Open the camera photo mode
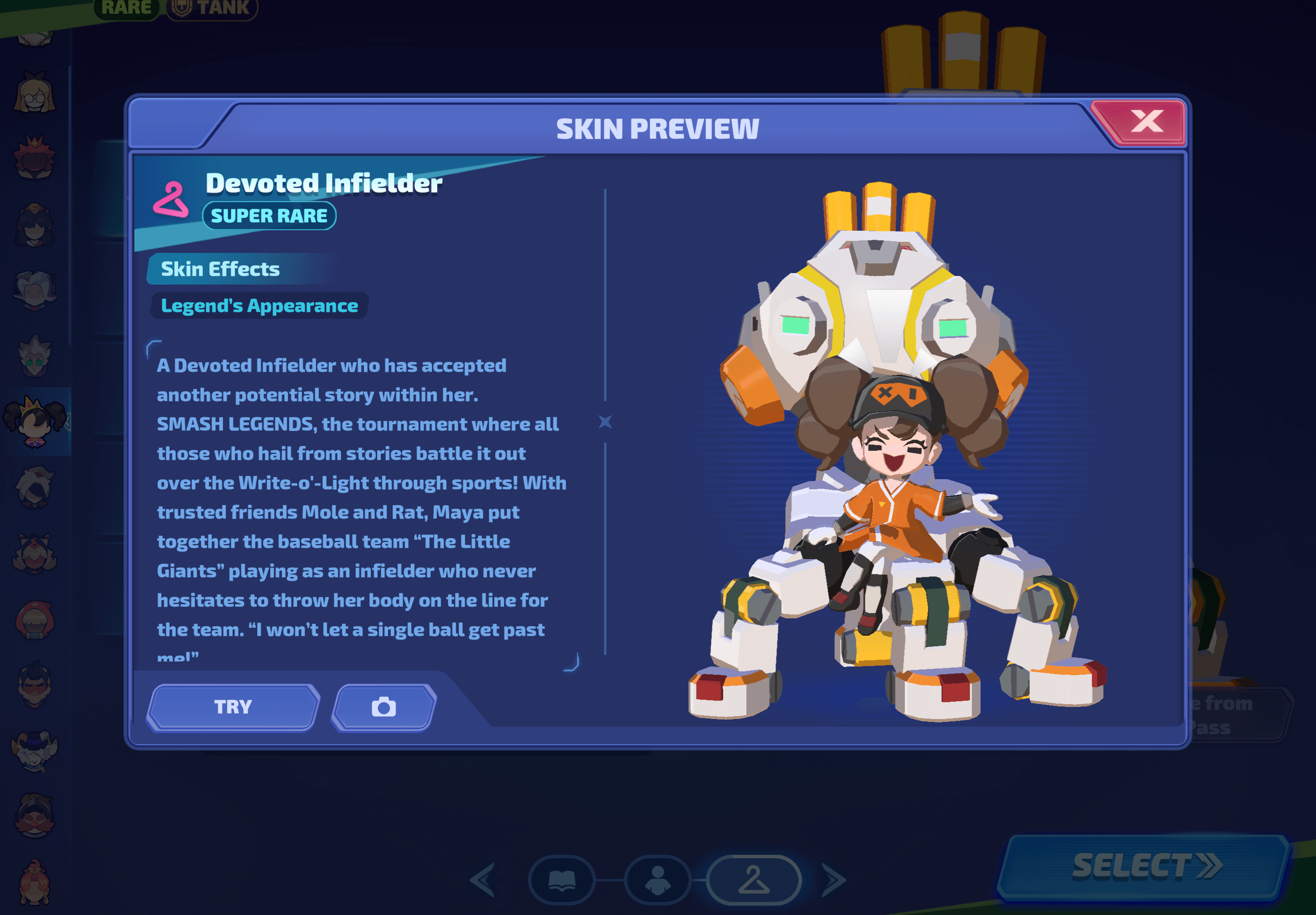Screen dimensions: 1316x915 coord(383,707)
